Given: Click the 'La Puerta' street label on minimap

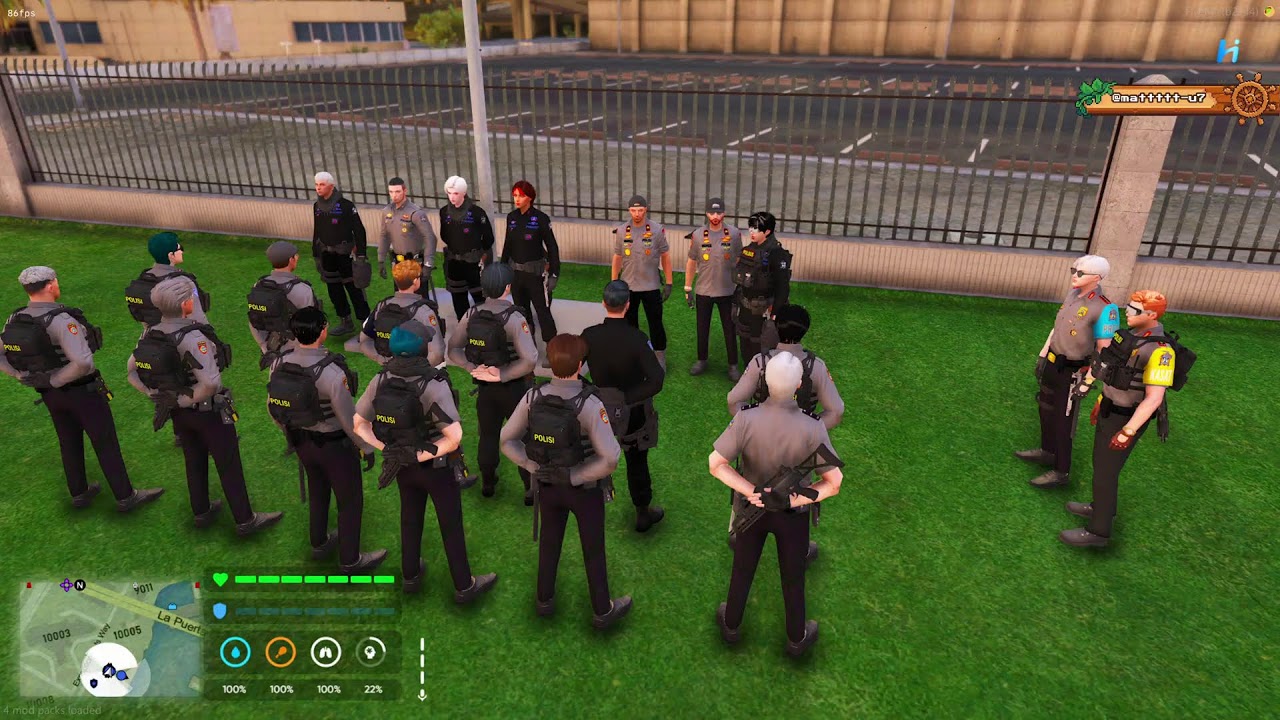Looking at the screenshot, I should (179, 622).
